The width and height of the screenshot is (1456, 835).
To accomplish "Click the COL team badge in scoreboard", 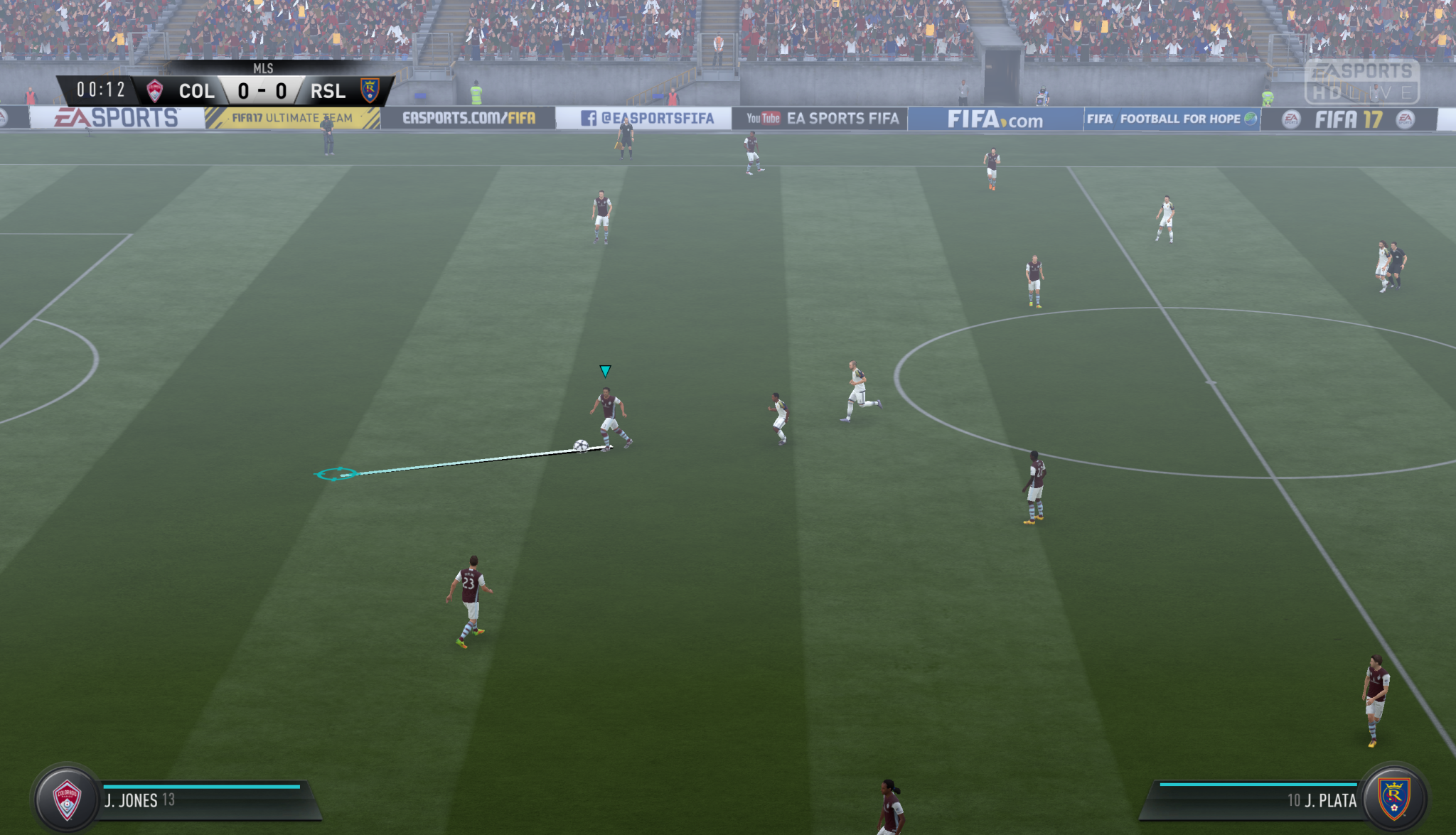I will (154, 91).
